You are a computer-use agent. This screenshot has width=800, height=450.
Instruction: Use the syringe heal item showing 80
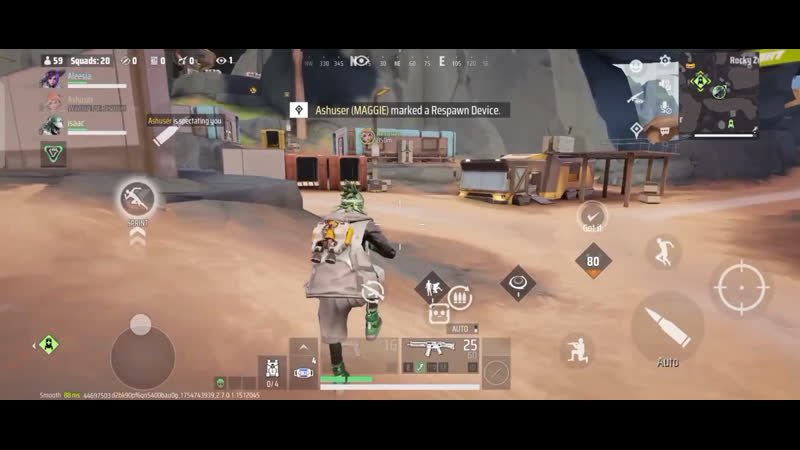pyautogui.click(x=593, y=262)
